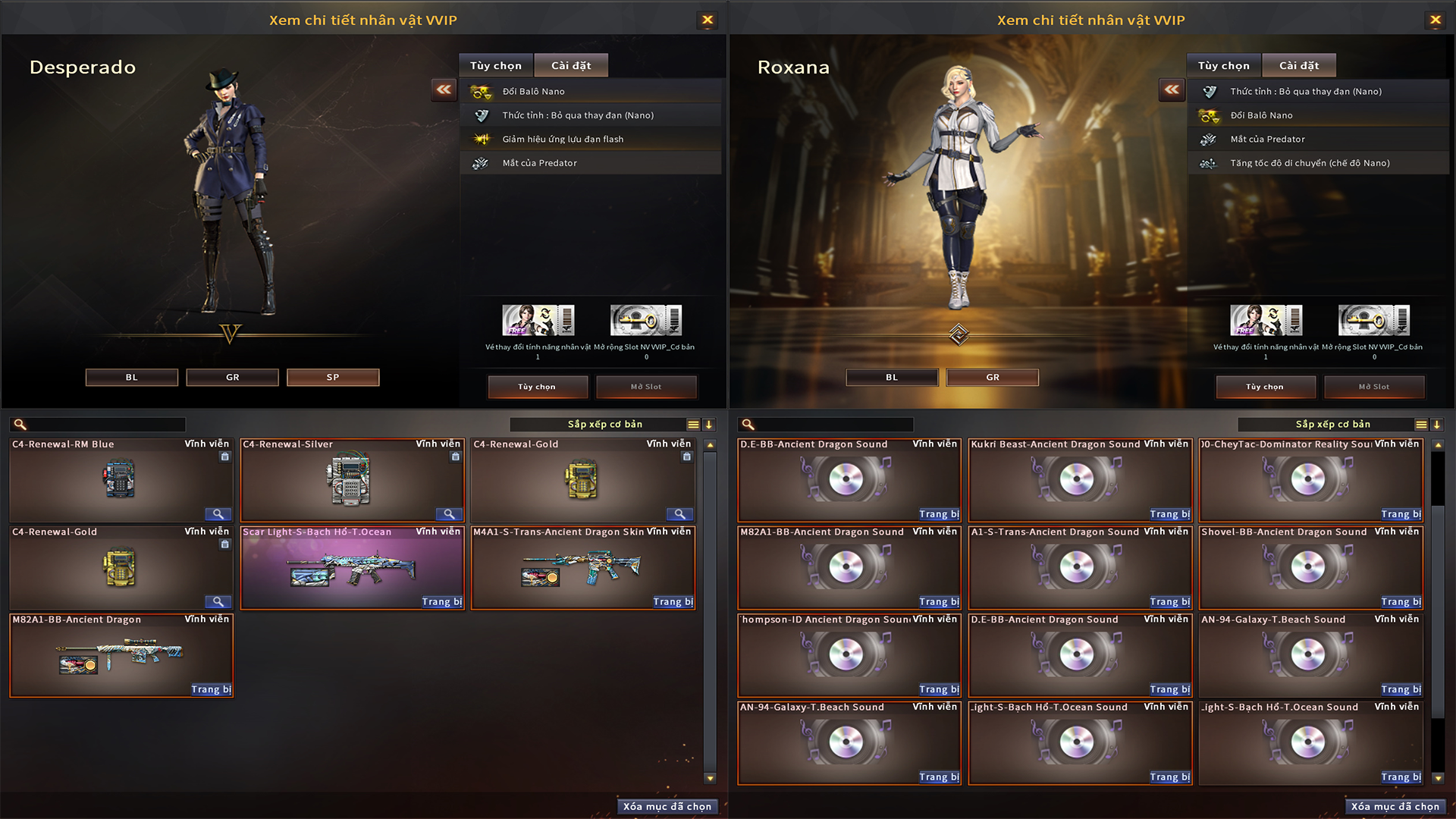Choose the BL button under Roxana

pyautogui.click(x=892, y=378)
